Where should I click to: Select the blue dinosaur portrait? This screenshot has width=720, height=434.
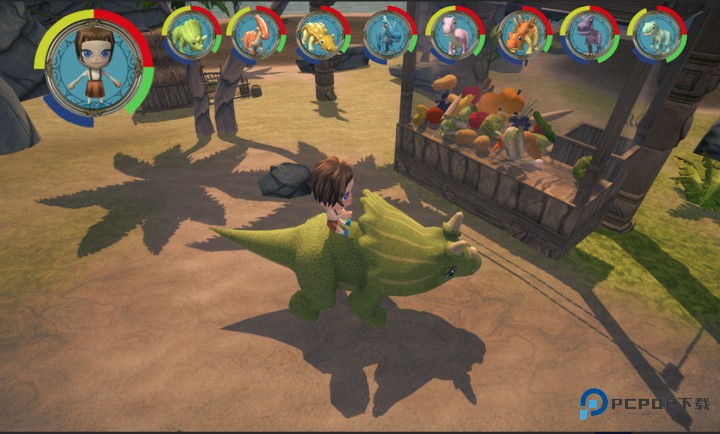click(x=388, y=34)
